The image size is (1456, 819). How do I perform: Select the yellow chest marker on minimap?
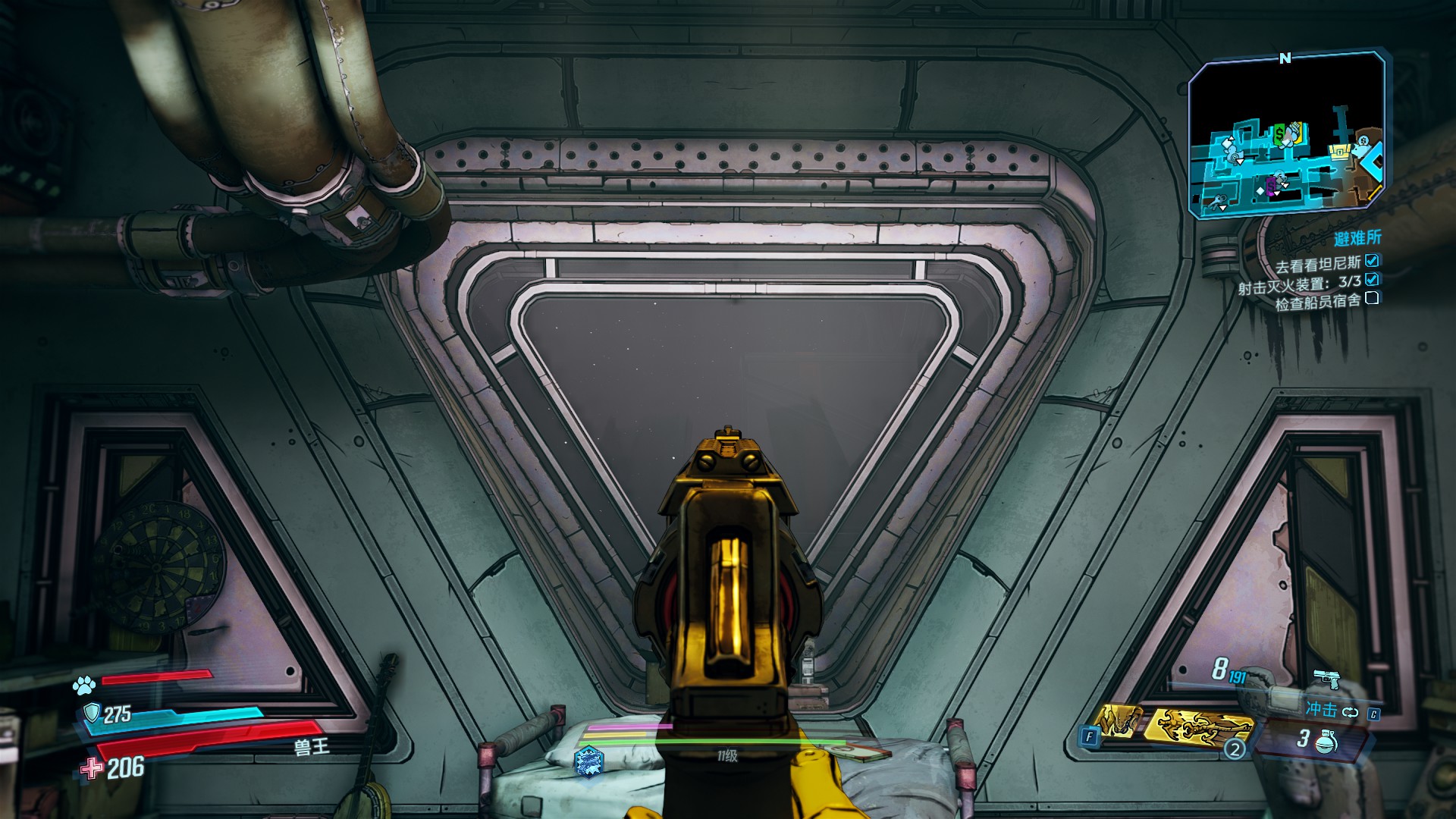1339,152
